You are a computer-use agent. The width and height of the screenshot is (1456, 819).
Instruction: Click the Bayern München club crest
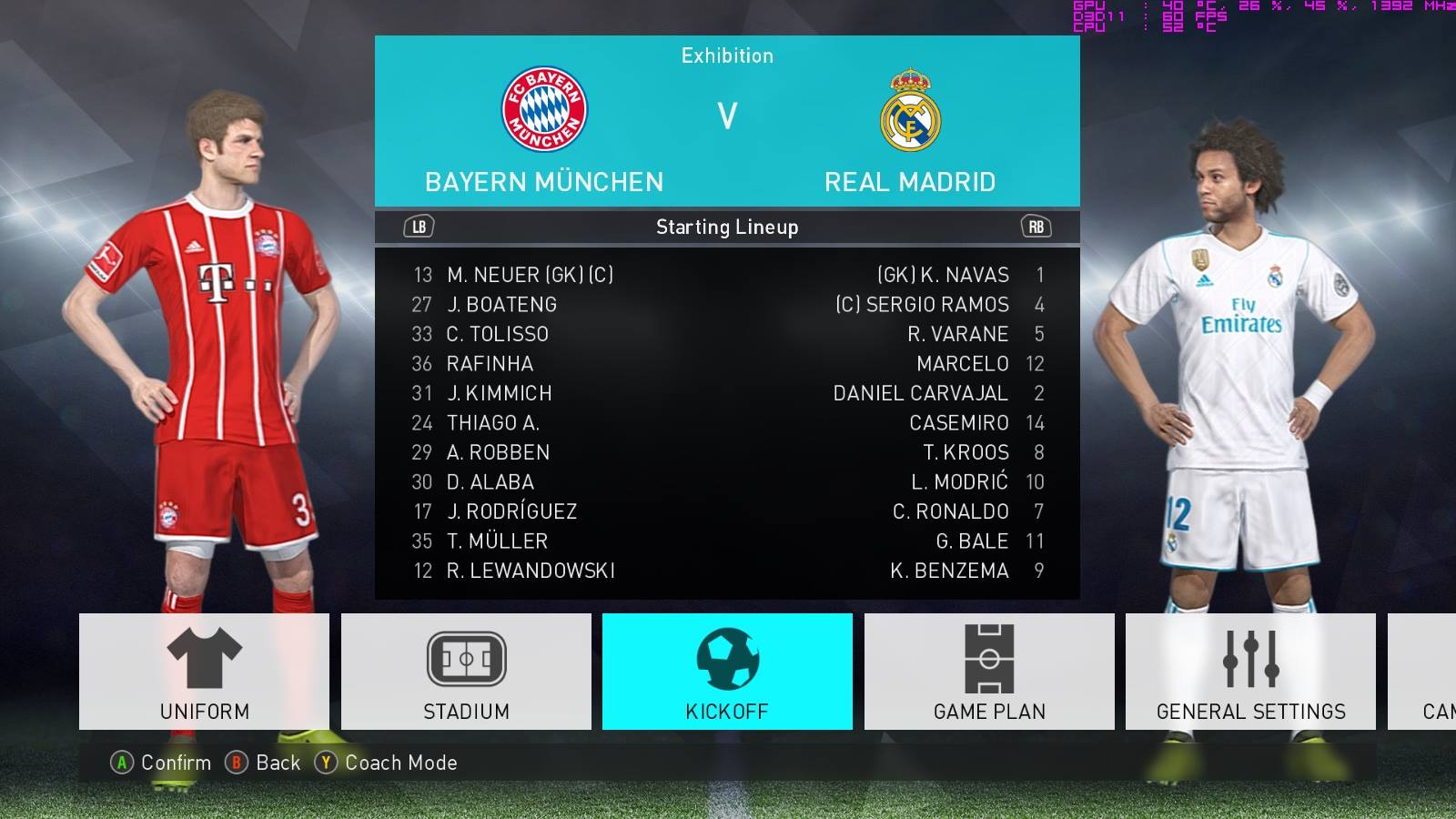543,109
